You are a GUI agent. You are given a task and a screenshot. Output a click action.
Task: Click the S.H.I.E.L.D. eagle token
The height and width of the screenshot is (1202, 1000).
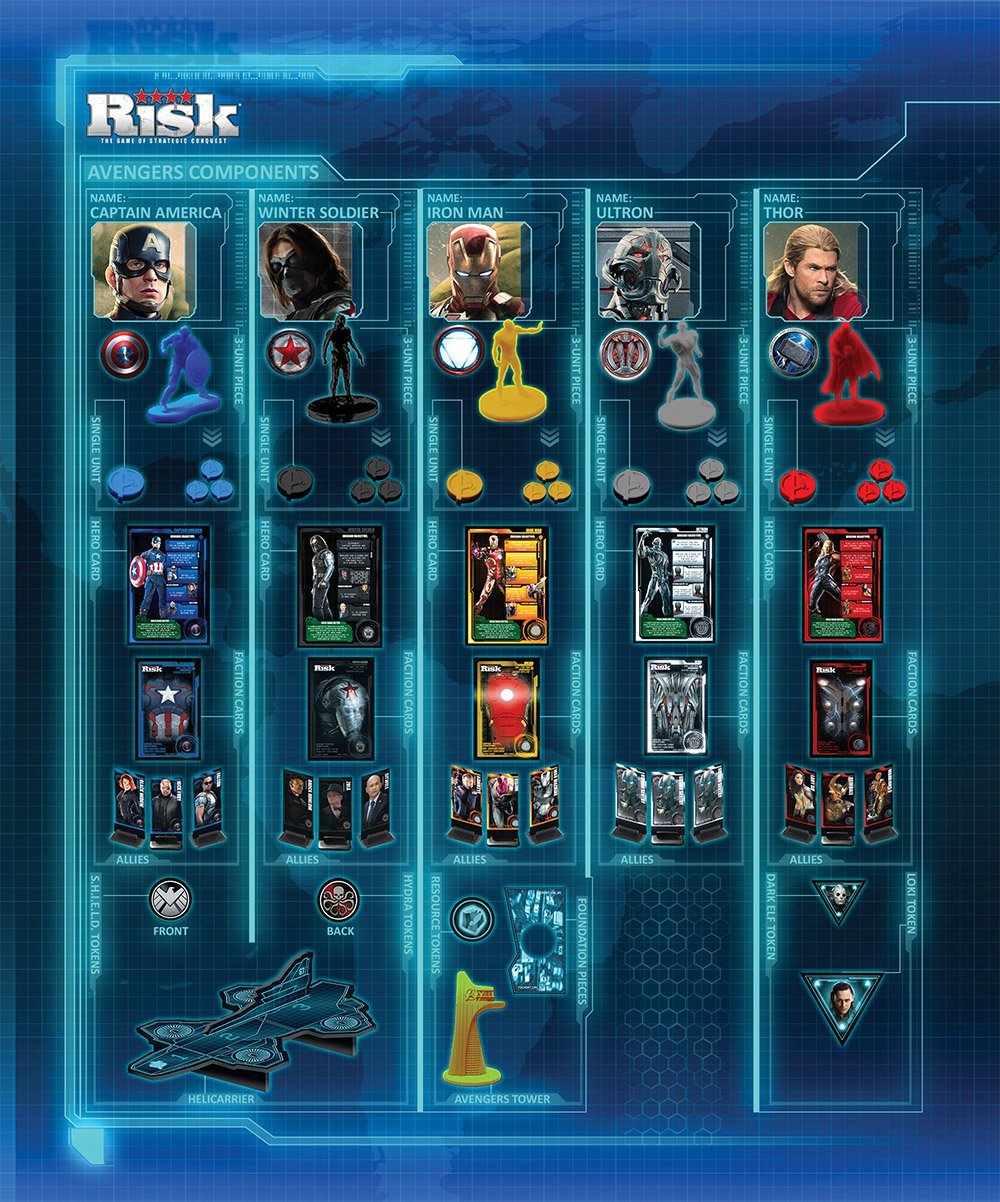coord(169,899)
